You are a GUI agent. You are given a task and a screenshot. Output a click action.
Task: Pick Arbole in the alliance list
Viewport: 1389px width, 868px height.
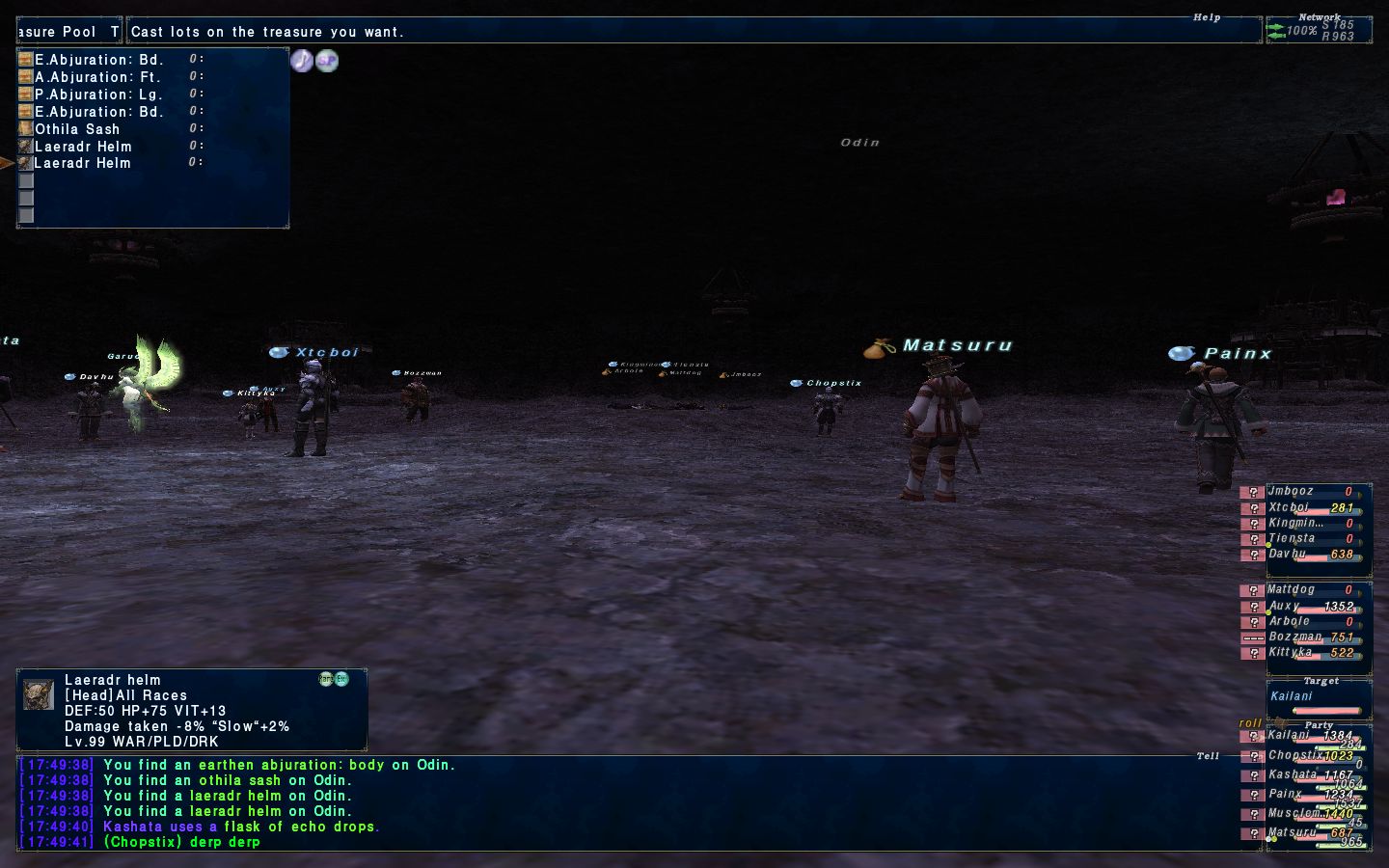(1290, 621)
